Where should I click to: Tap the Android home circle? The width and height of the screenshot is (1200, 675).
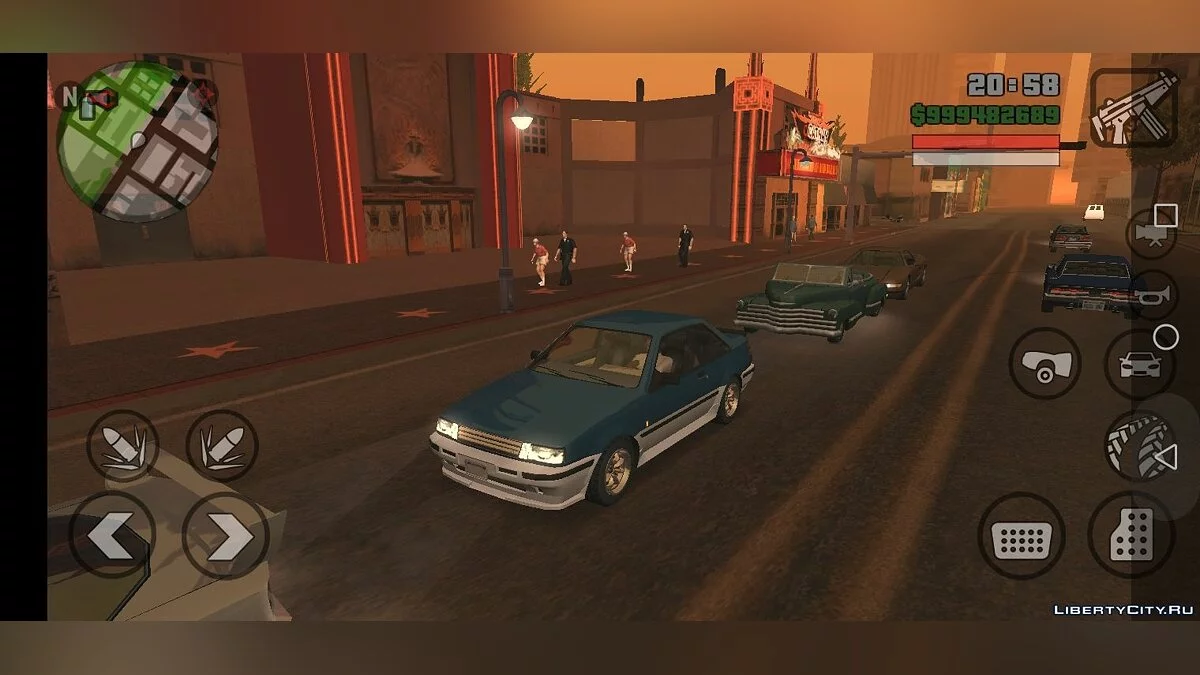(1166, 337)
